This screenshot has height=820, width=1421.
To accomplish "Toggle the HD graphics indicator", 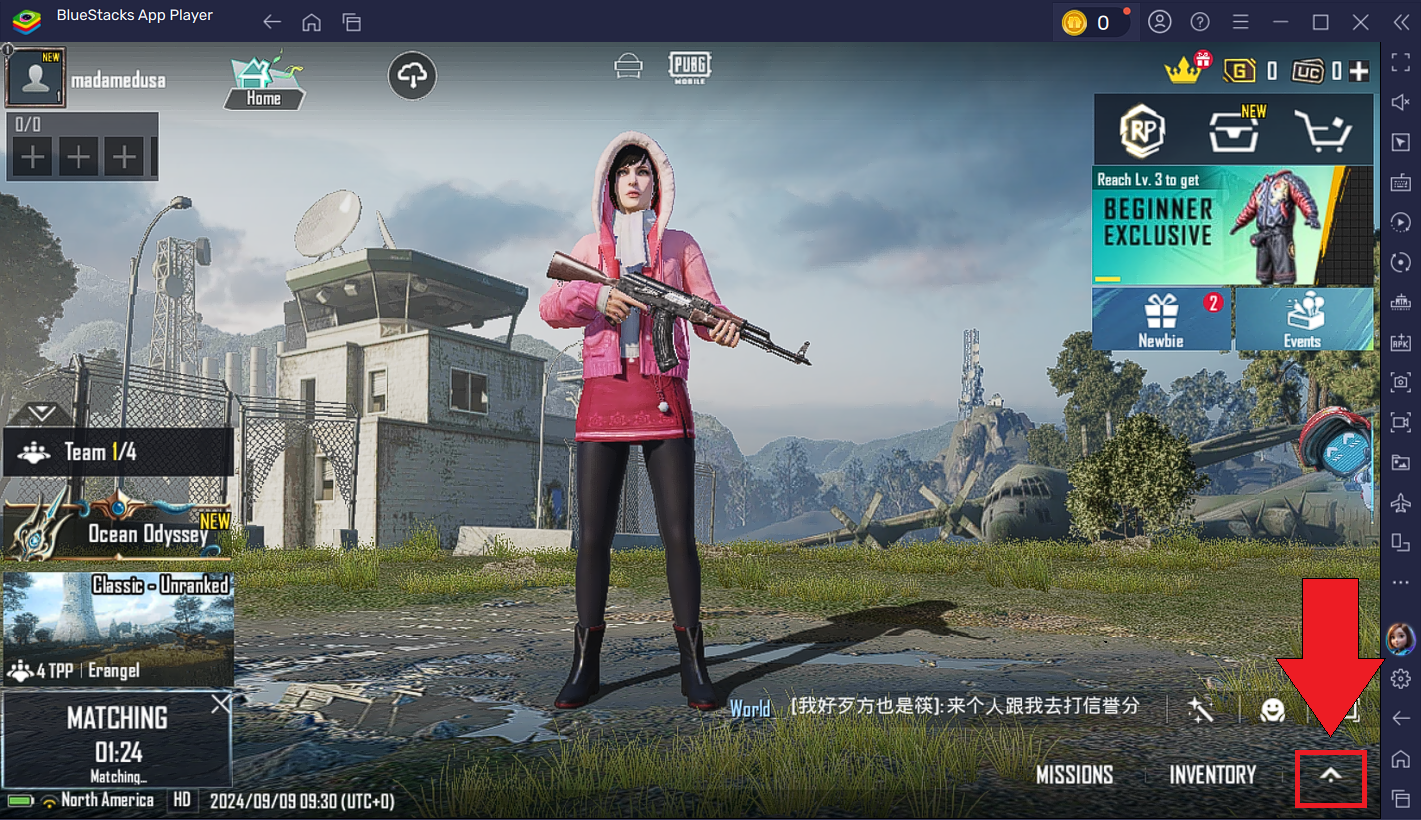I will [x=180, y=800].
